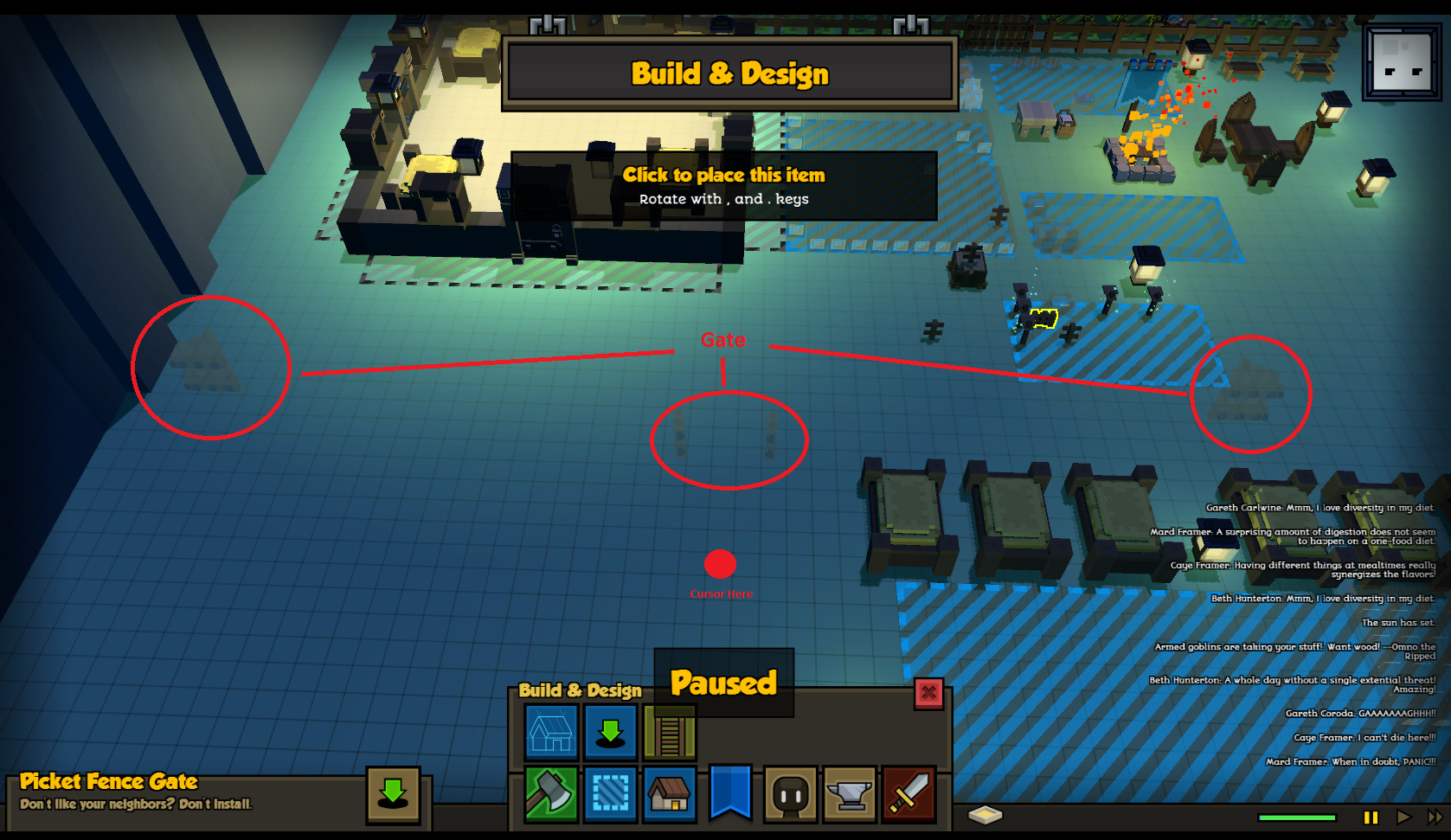Click the green arrow beside Picket Fence Gate
Screen dimensions: 1451x840
[393, 793]
